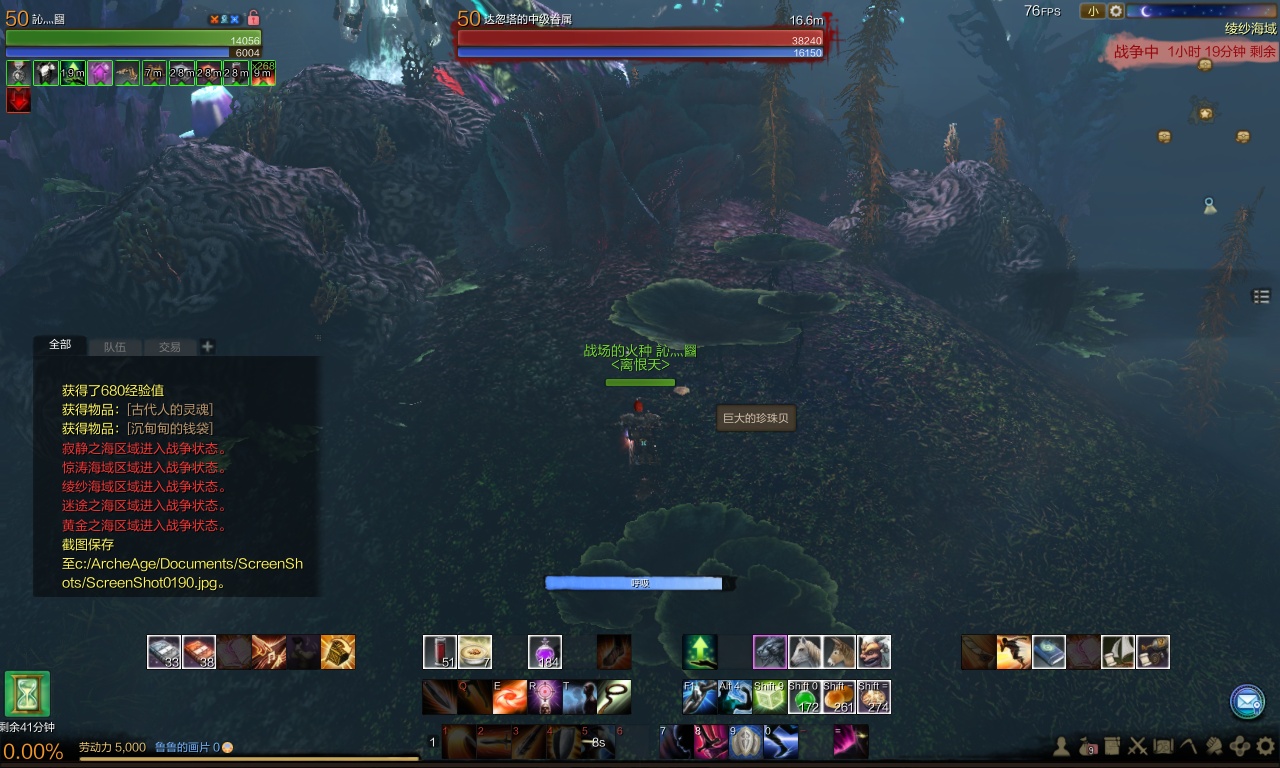Activate the skull target skill on R

click(545, 697)
